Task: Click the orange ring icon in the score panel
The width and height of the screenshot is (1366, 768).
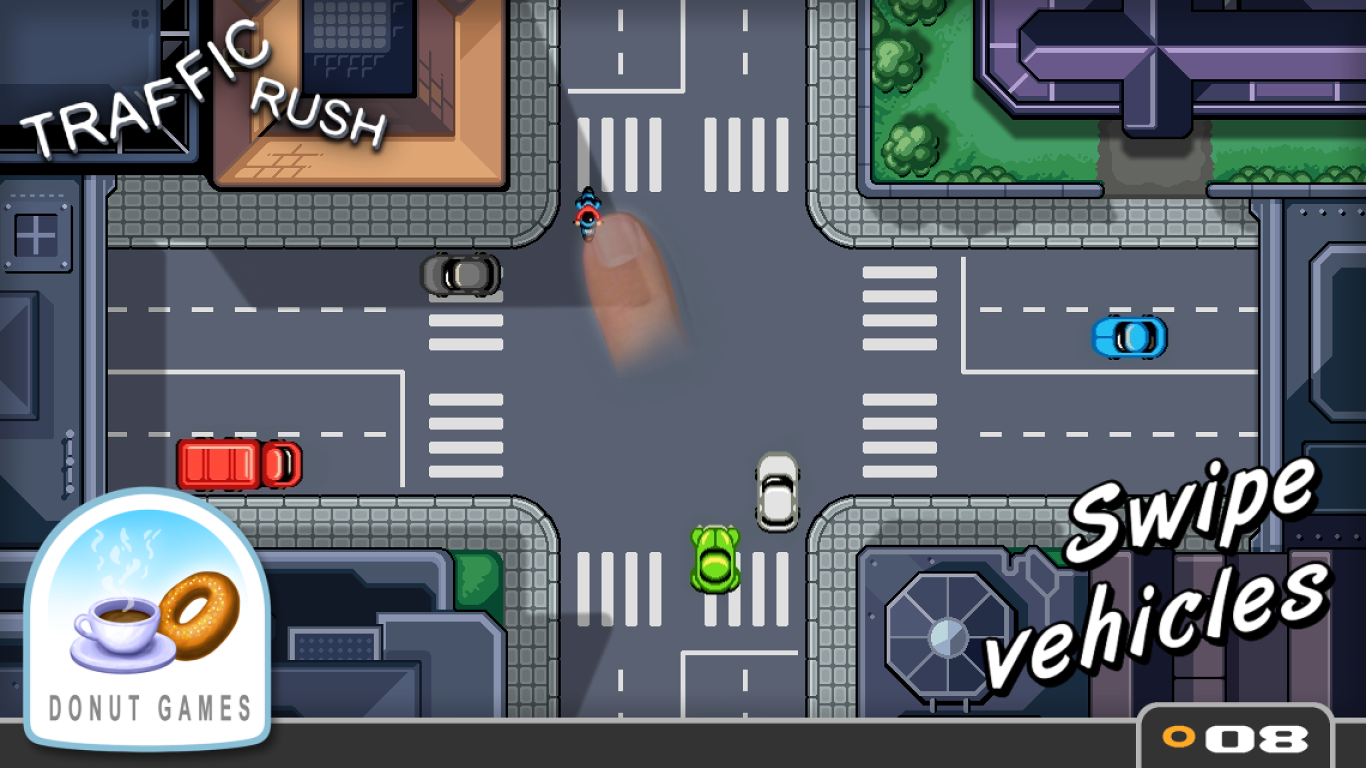Action: pos(1176,737)
